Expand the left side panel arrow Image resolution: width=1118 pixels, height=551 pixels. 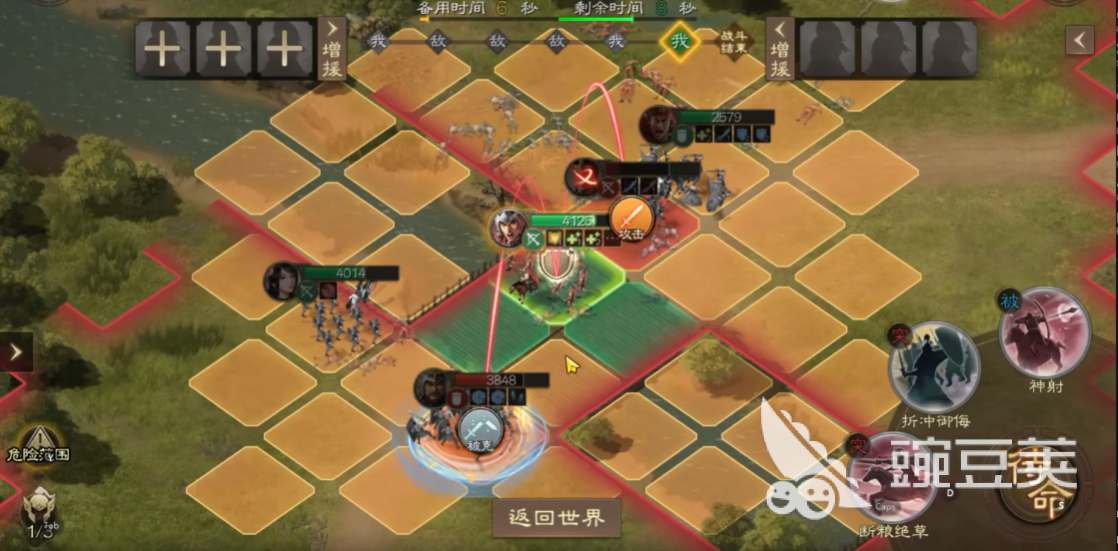(x=16, y=352)
